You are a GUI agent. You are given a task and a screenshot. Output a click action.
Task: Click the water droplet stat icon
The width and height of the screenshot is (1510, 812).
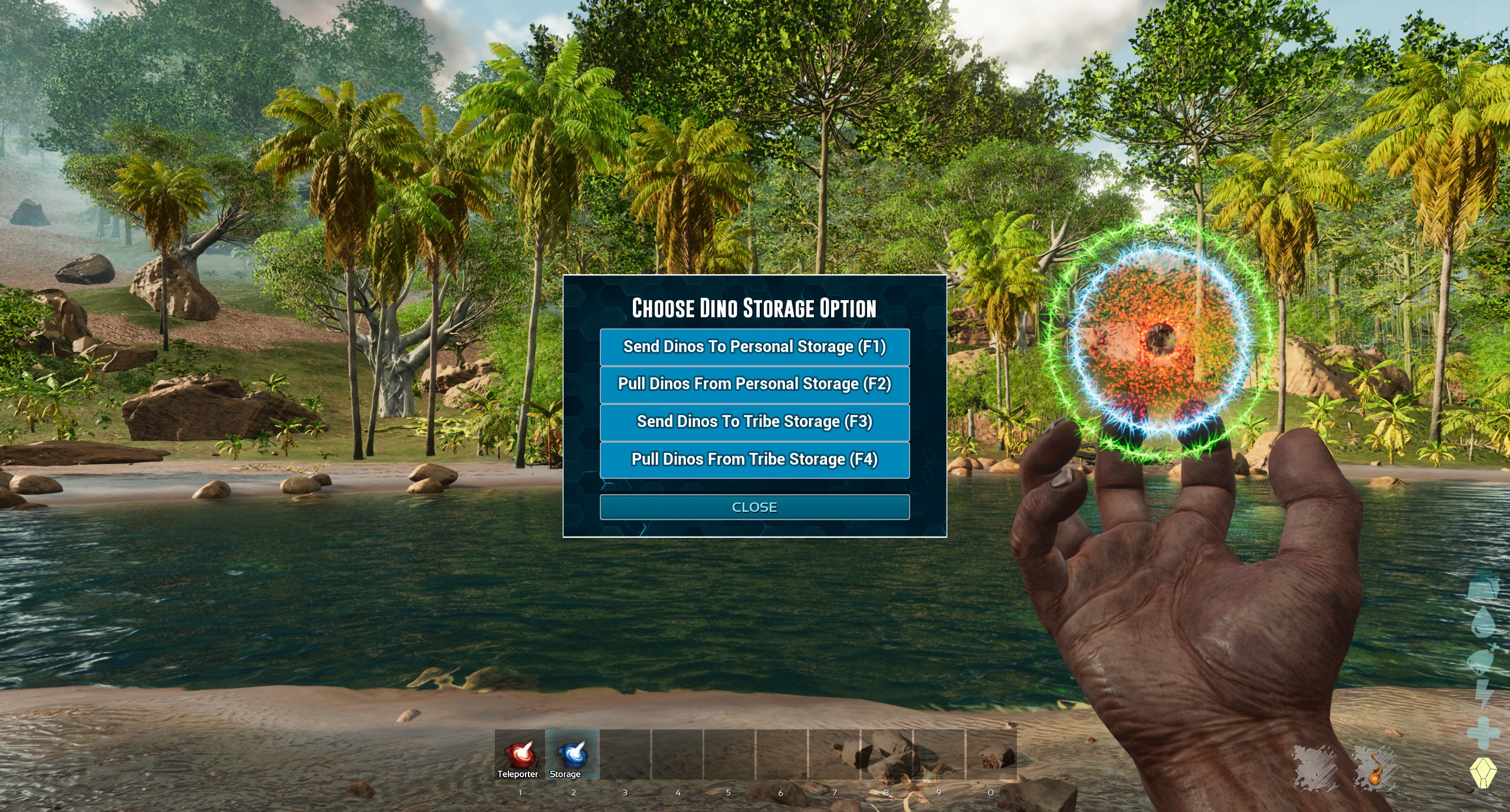1482,622
